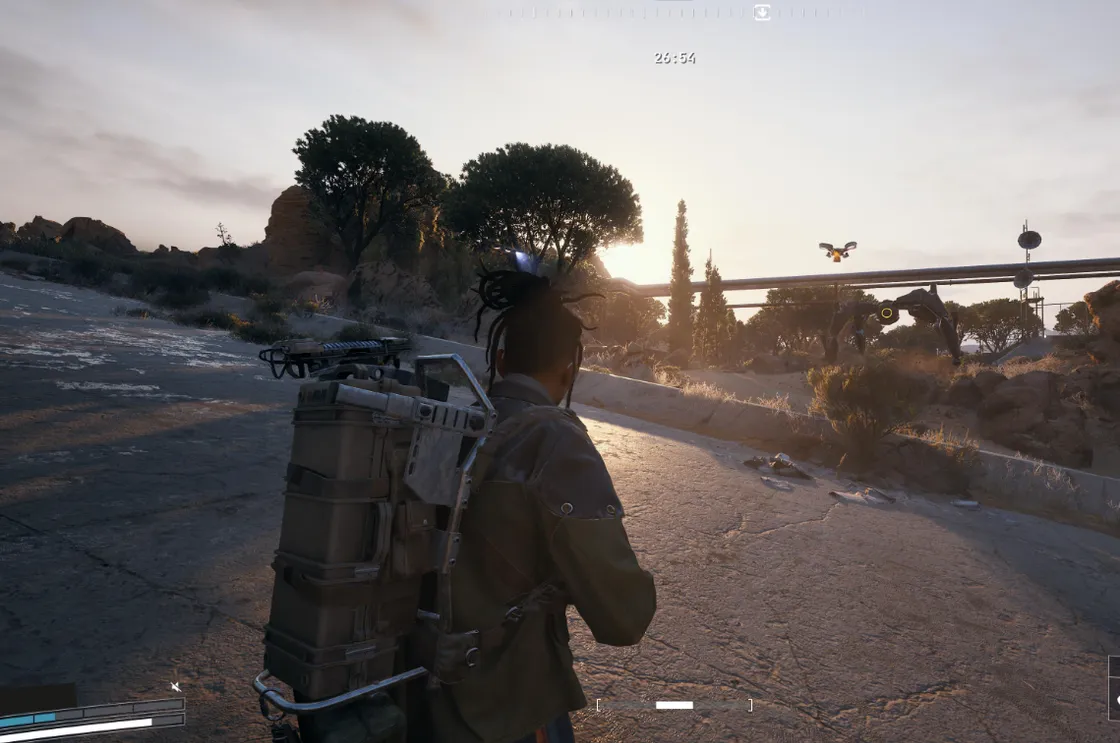Click the down-arrow marker on the compass
The height and width of the screenshot is (743, 1120).
[761, 12]
